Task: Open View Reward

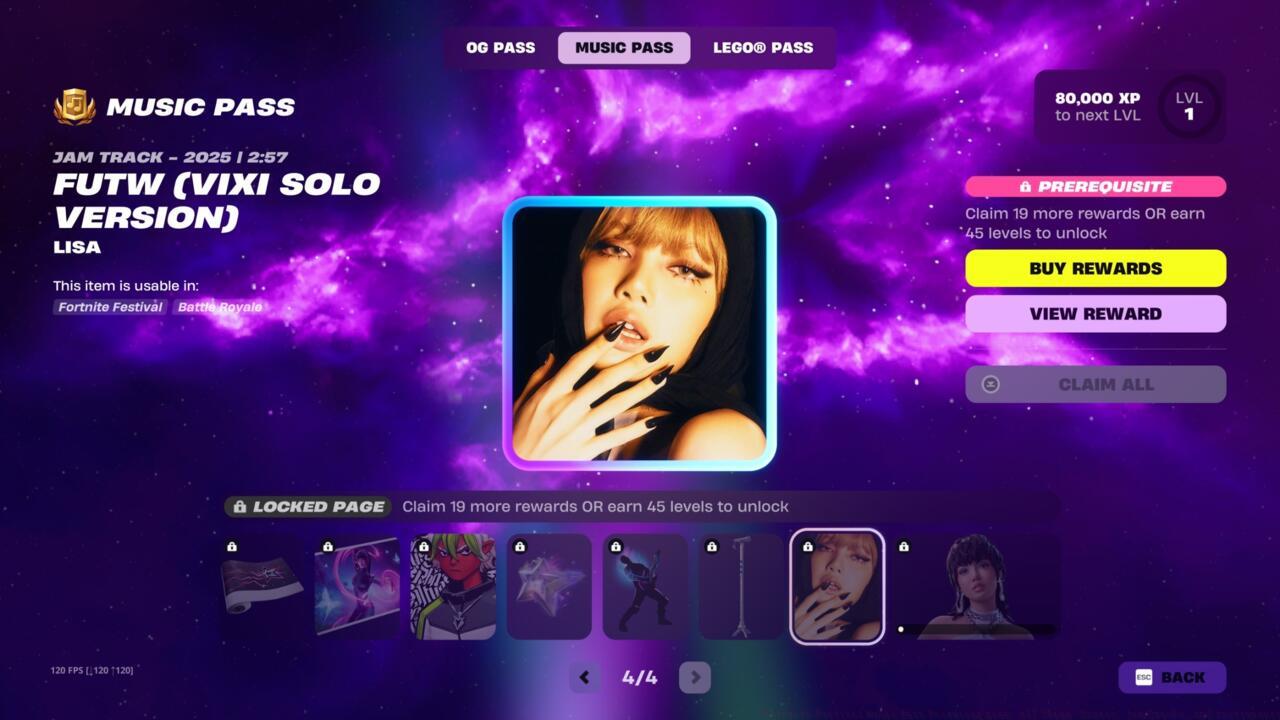Action: coord(1095,313)
